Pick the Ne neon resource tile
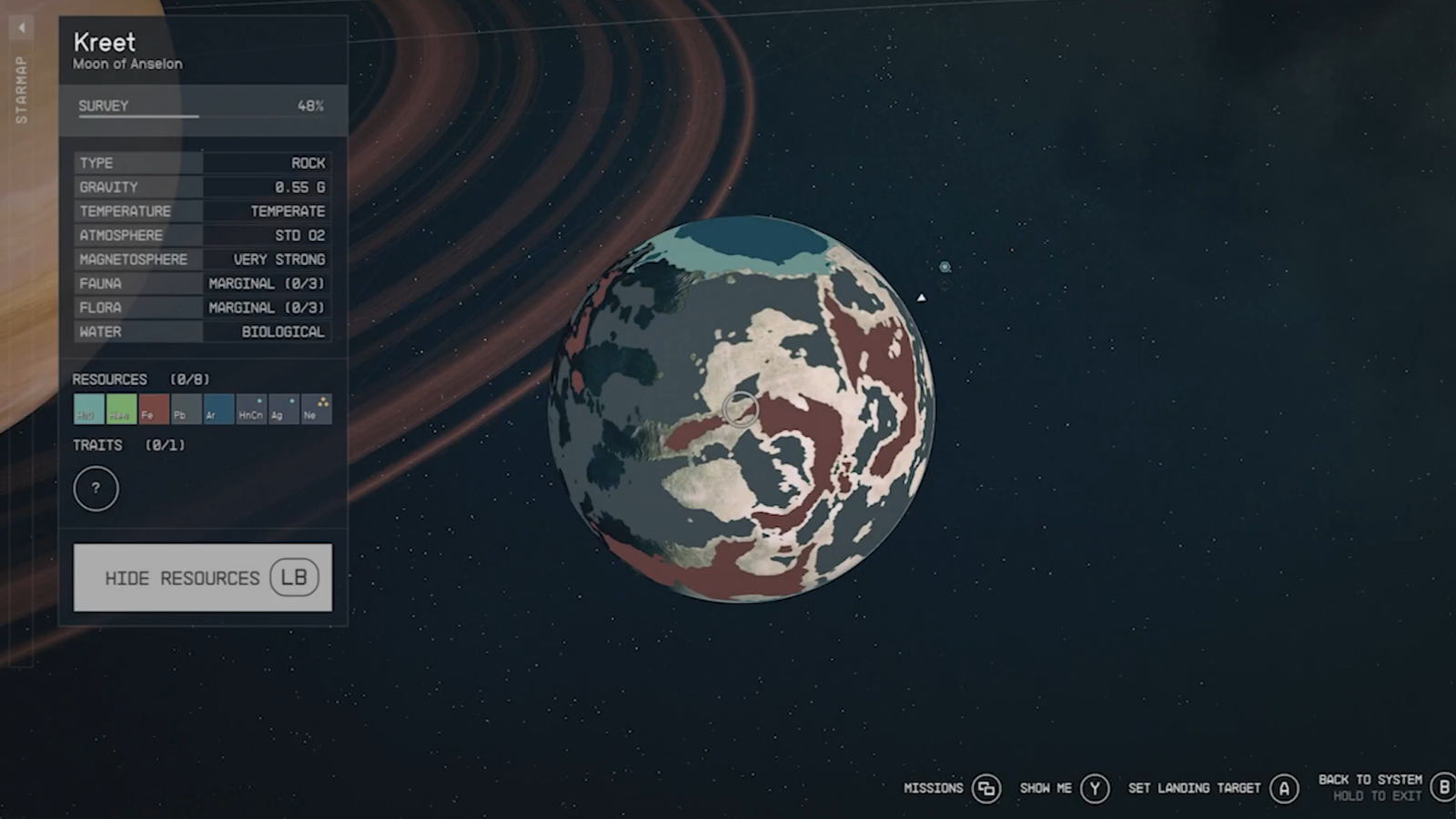The height and width of the screenshot is (819, 1456). 316,409
